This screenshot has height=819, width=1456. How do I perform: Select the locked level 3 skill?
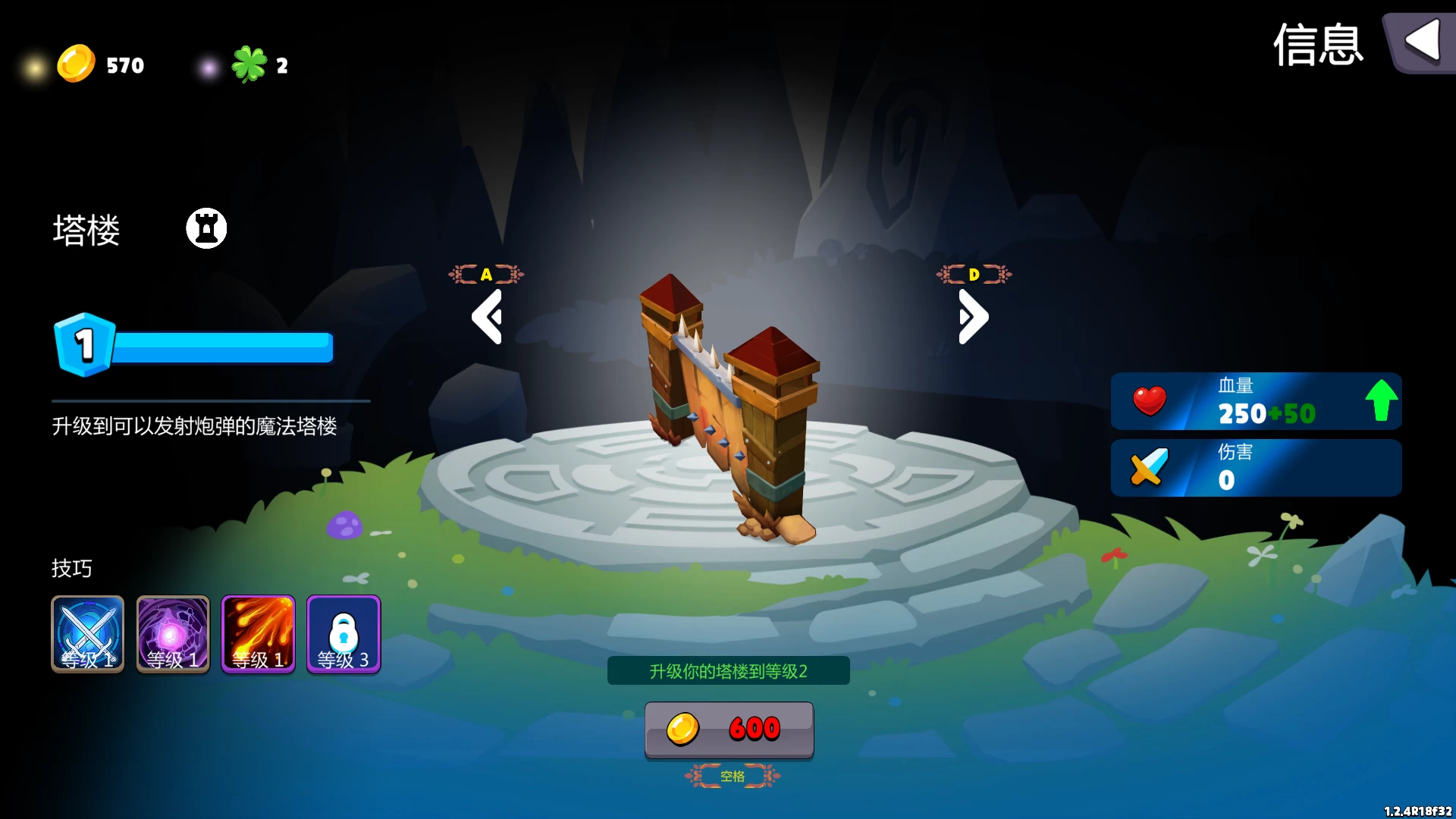coord(344,634)
